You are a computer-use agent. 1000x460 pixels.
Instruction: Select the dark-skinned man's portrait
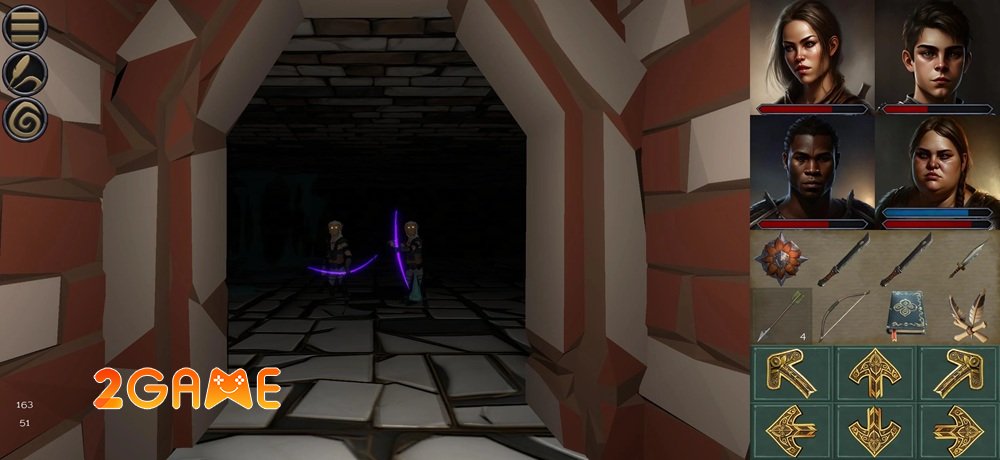click(812, 165)
